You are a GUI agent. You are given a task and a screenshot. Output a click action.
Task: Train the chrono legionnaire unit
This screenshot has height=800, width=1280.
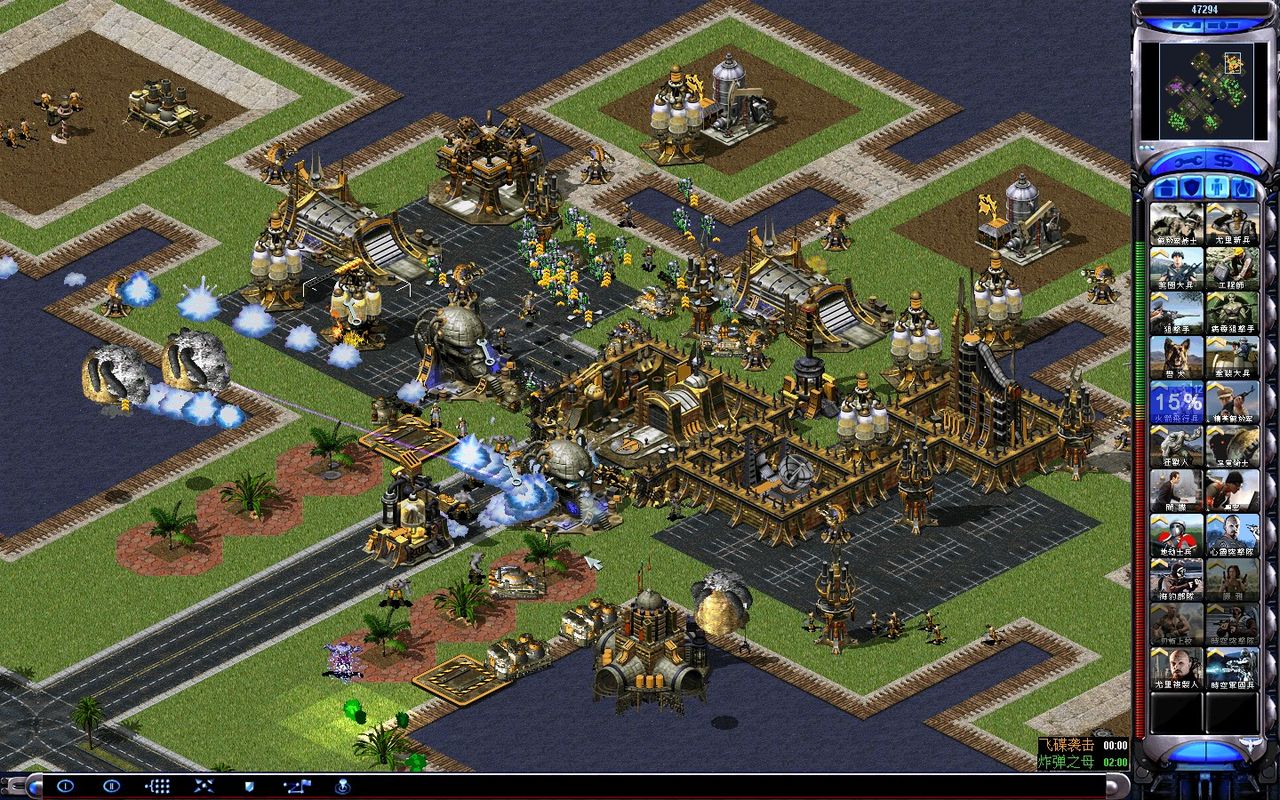1232,672
